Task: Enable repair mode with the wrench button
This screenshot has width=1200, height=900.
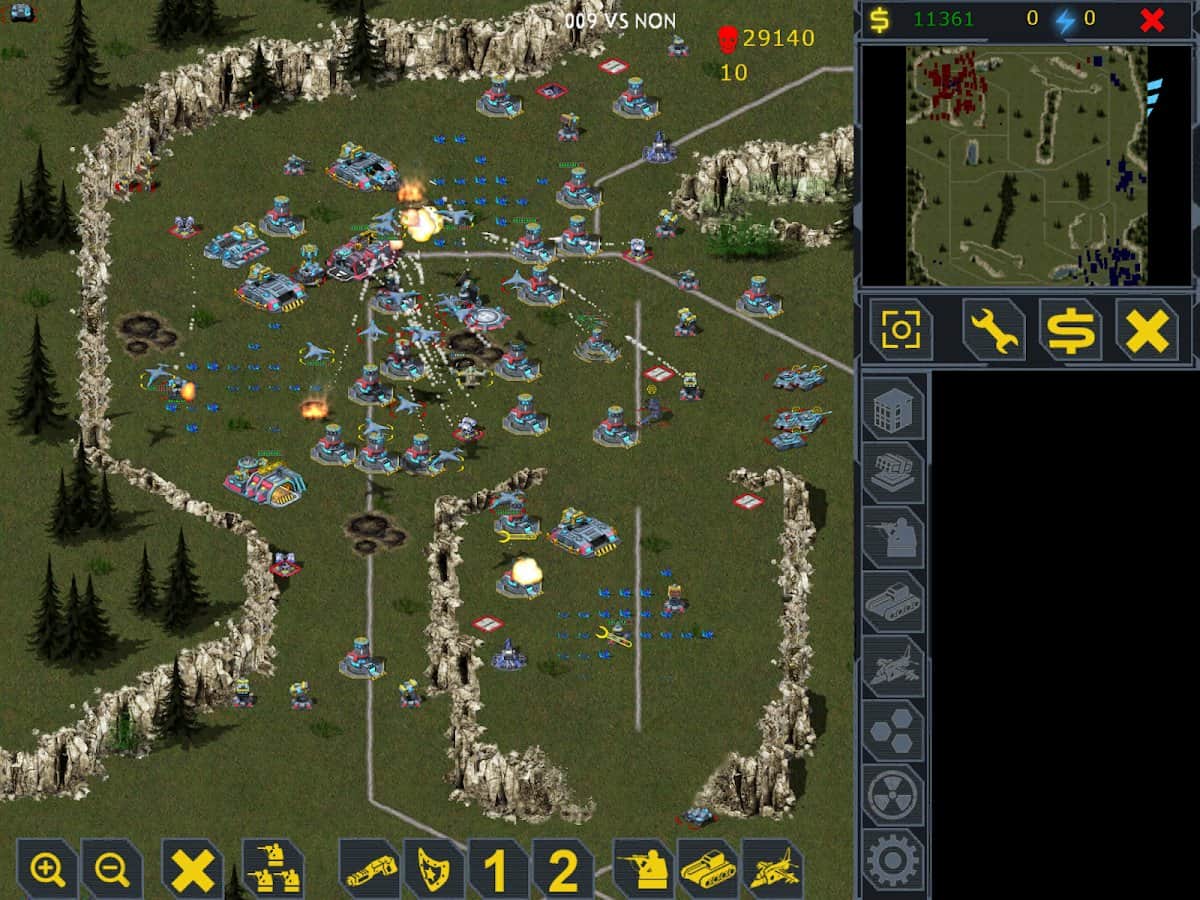Action: pyautogui.click(x=994, y=329)
